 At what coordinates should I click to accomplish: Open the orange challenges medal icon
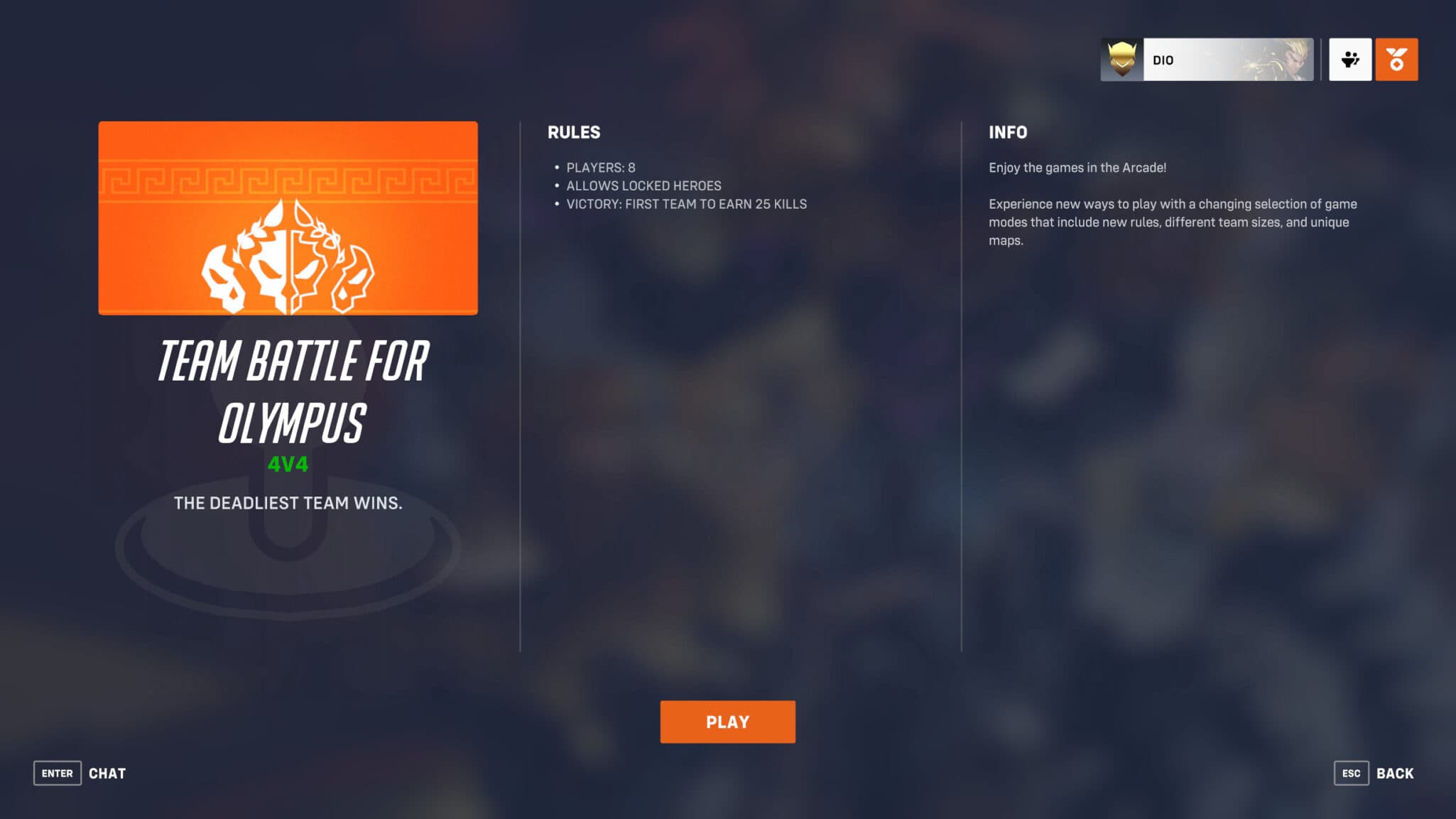(1396, 59)
